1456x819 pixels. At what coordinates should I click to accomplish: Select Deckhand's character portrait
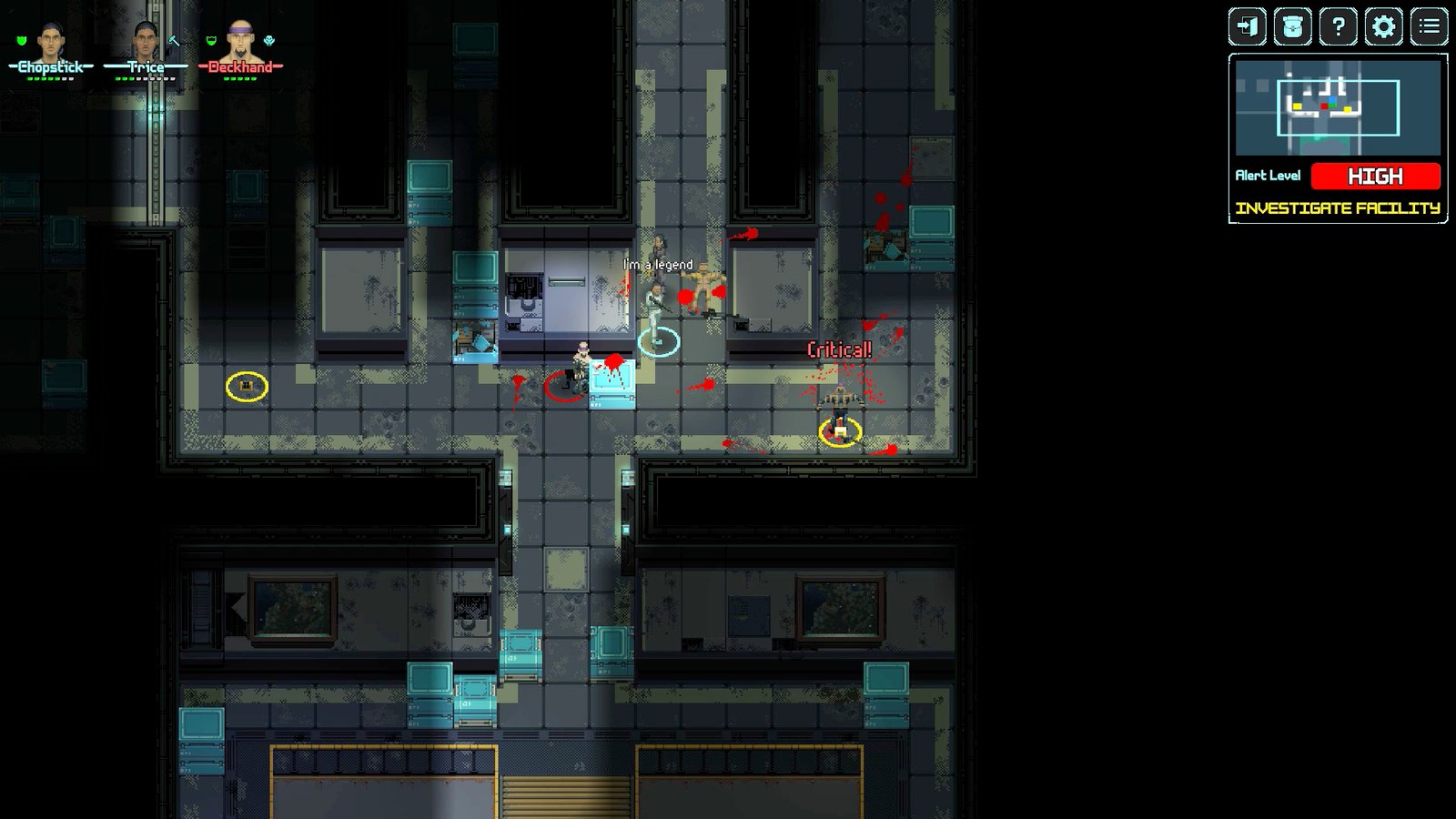(x=242, y=40)
